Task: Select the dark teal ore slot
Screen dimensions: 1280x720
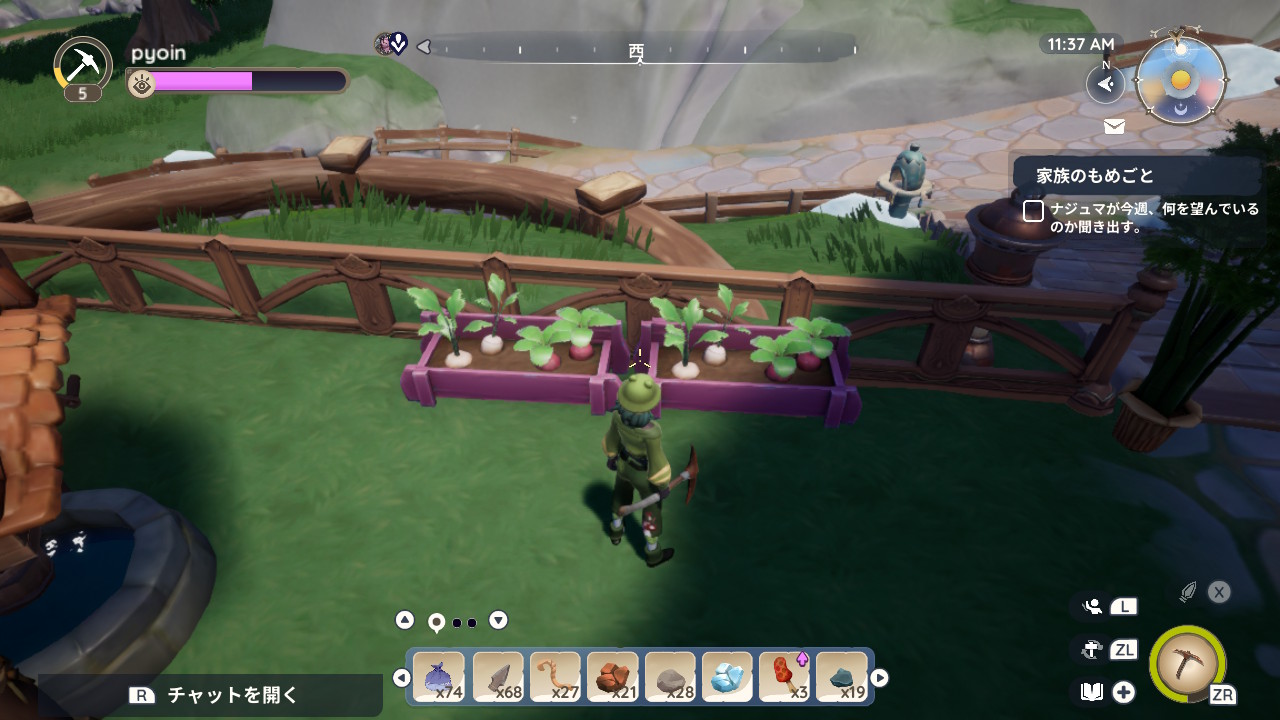Action: 842,678
